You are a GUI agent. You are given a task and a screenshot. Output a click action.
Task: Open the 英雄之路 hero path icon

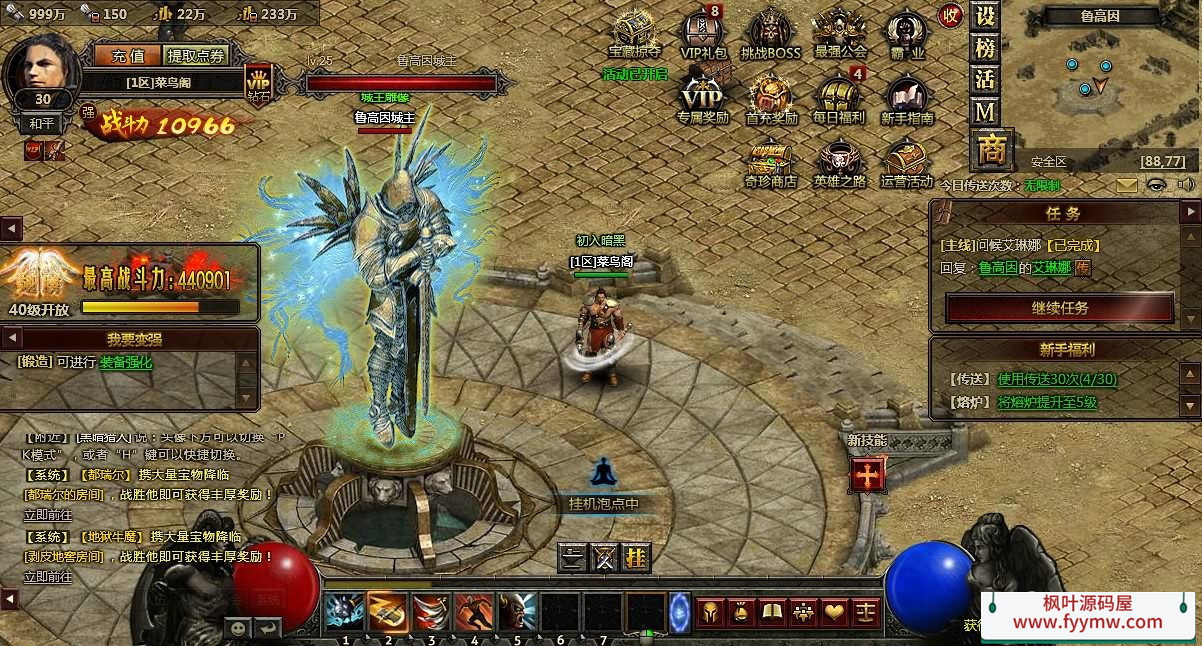tap(839, 162)
